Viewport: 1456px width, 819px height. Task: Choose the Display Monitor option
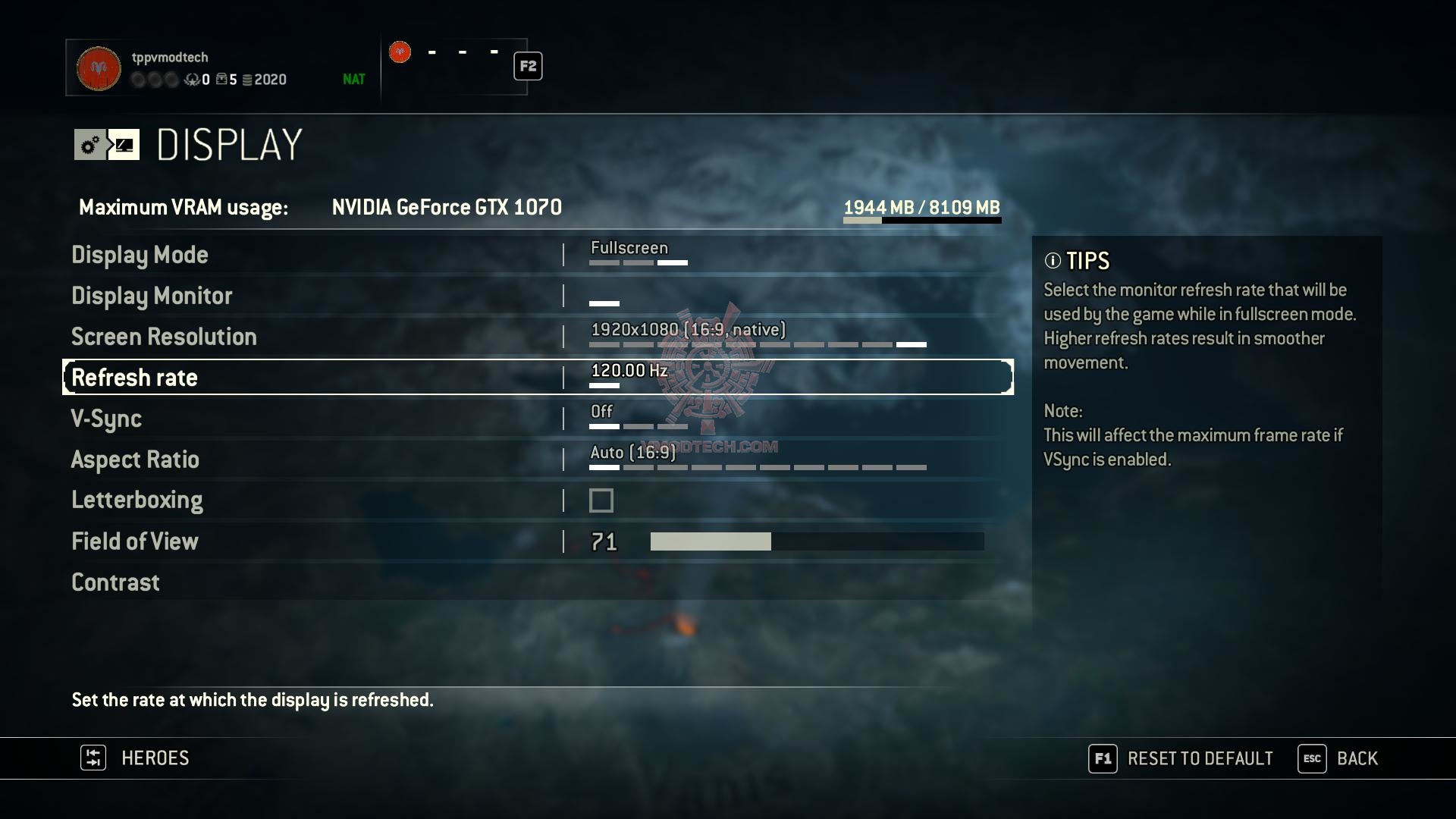point(152,296)
